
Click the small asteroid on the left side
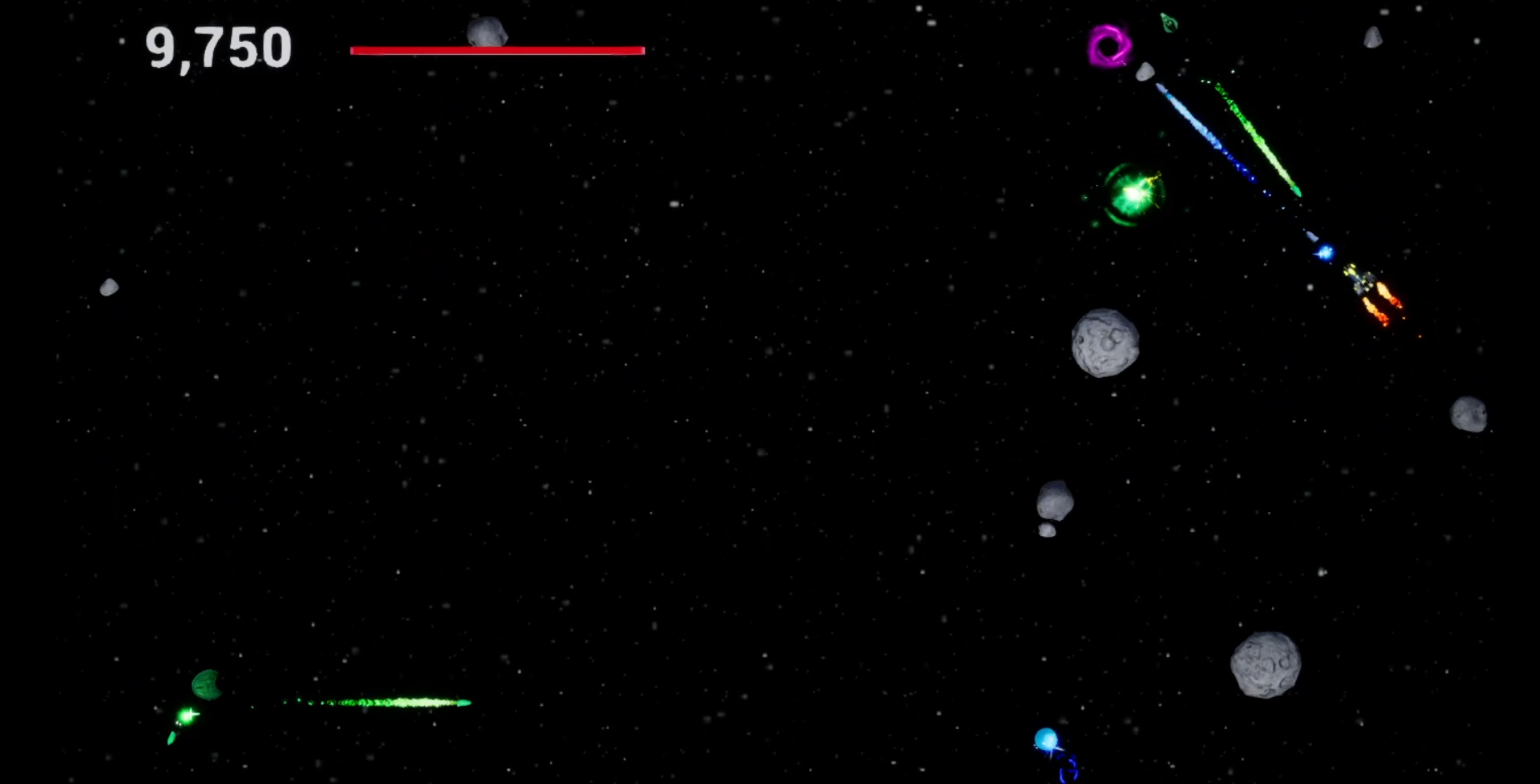pos(107,287)
